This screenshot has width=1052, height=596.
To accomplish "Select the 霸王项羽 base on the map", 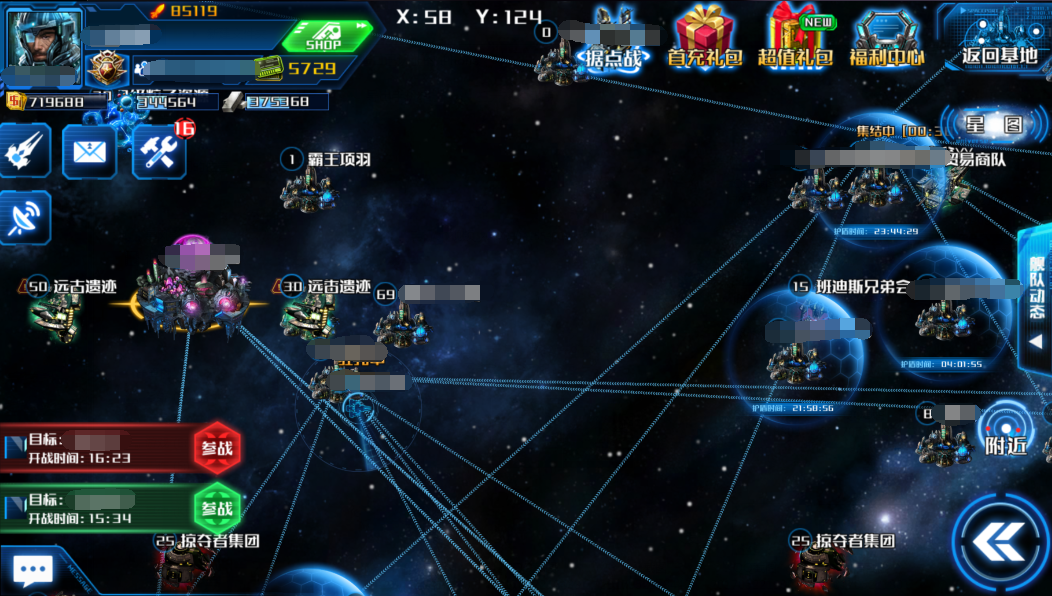I will [x=306, y=190].
